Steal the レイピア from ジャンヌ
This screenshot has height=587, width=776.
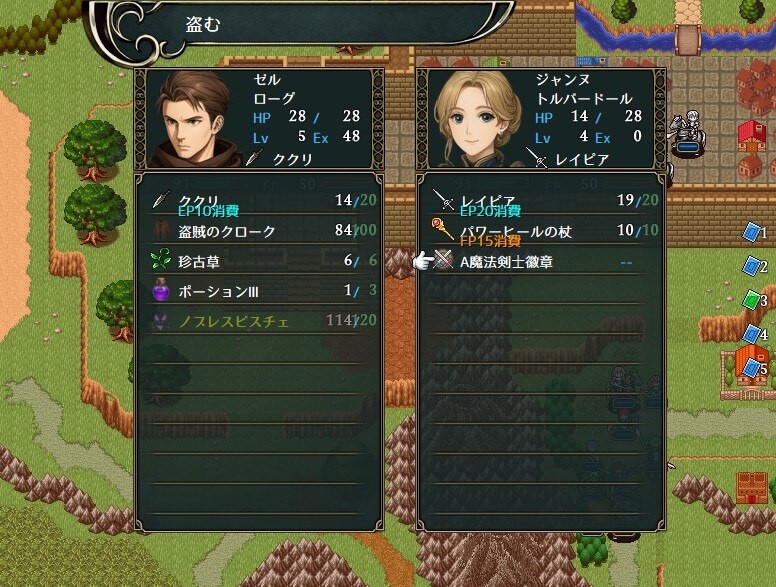click(x=540, y=200)
